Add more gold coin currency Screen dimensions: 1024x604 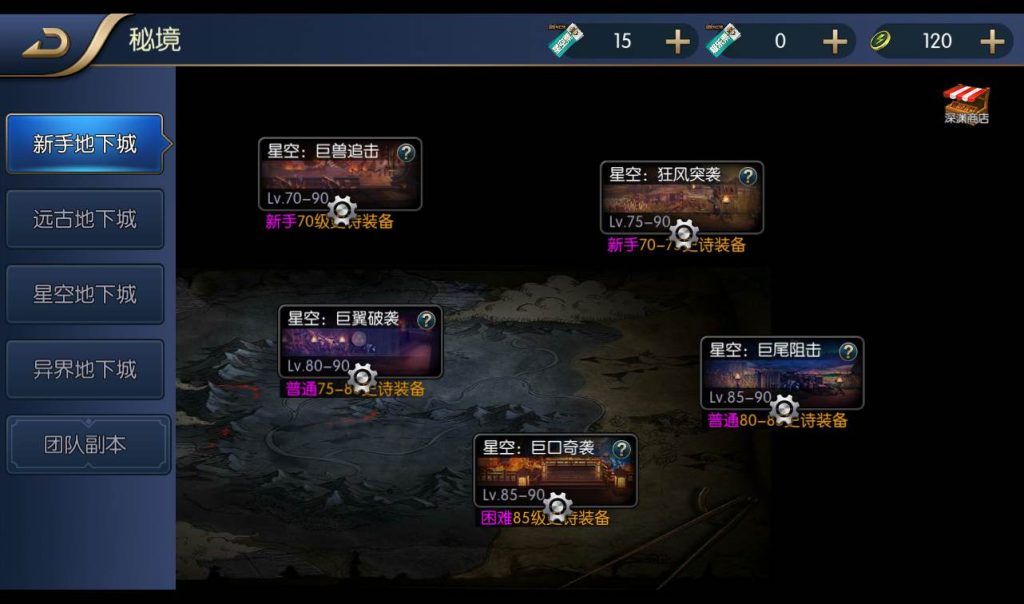click(x=991, y=41)
